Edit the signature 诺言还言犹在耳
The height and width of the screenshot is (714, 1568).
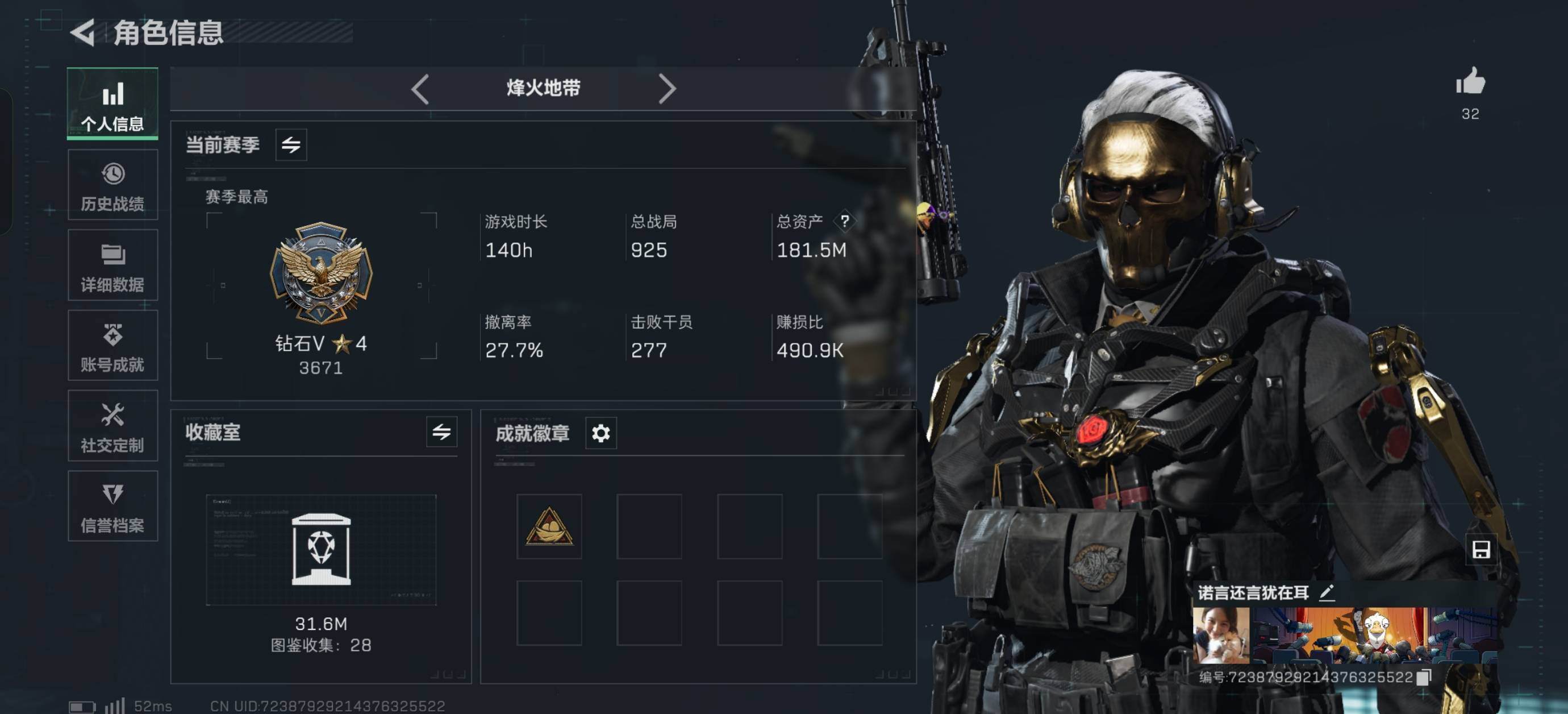coord(1328,592)
